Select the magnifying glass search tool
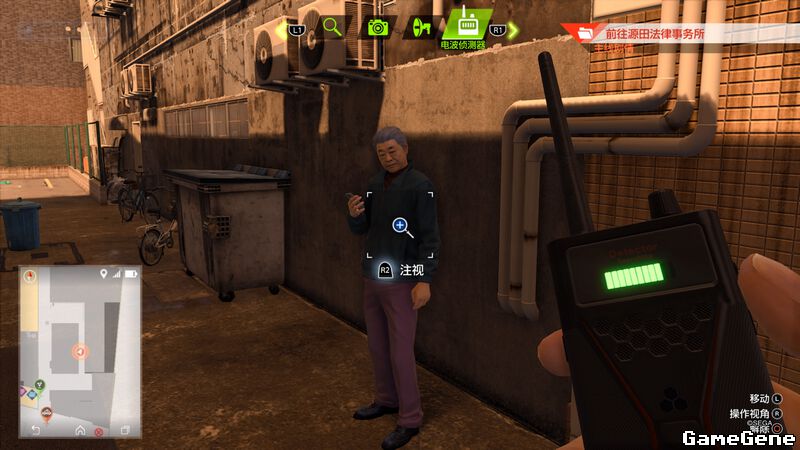Screen dimensions: 800x450 [332, 27]
